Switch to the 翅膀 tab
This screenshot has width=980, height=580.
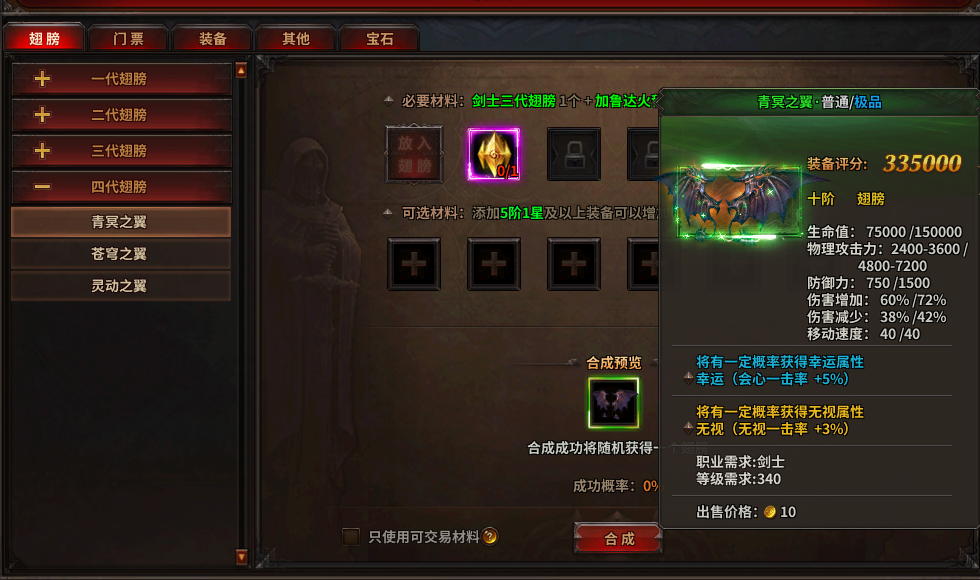(x=44, y=39)
